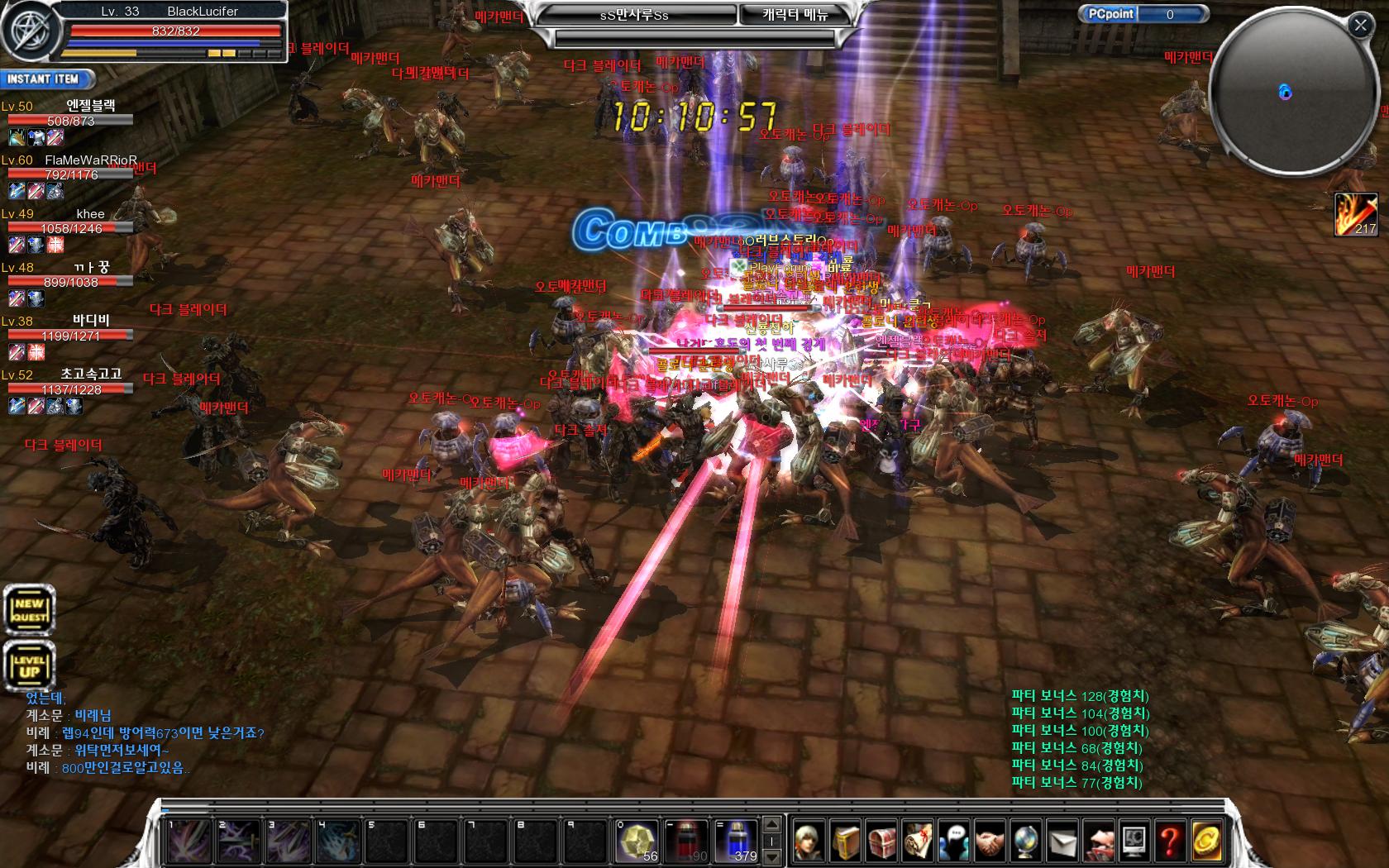
Task: Select party member FlaMeWaRRioR
Action: click(x=90, y=160)
